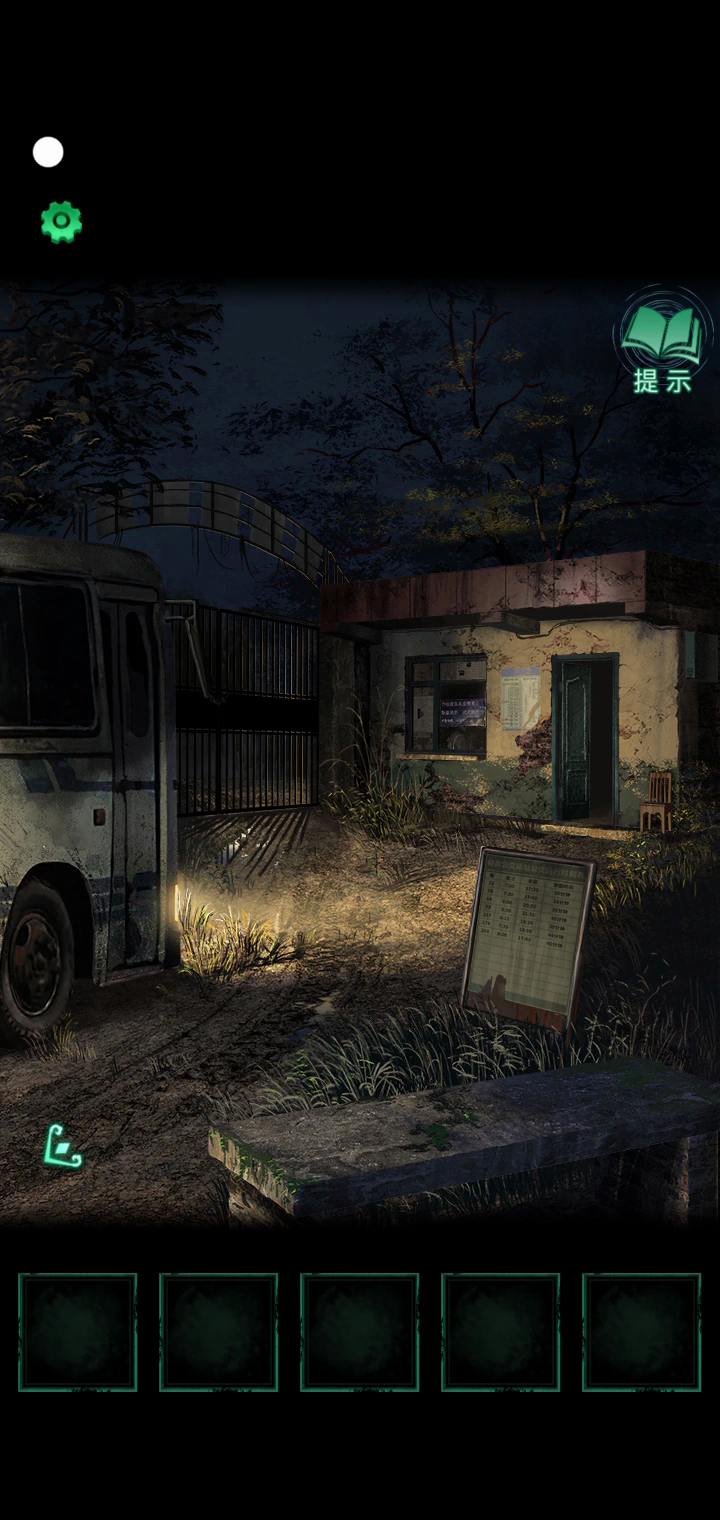Open the green gear settings icon
The image size is (720, 1520).
click(x=61, y=221)
